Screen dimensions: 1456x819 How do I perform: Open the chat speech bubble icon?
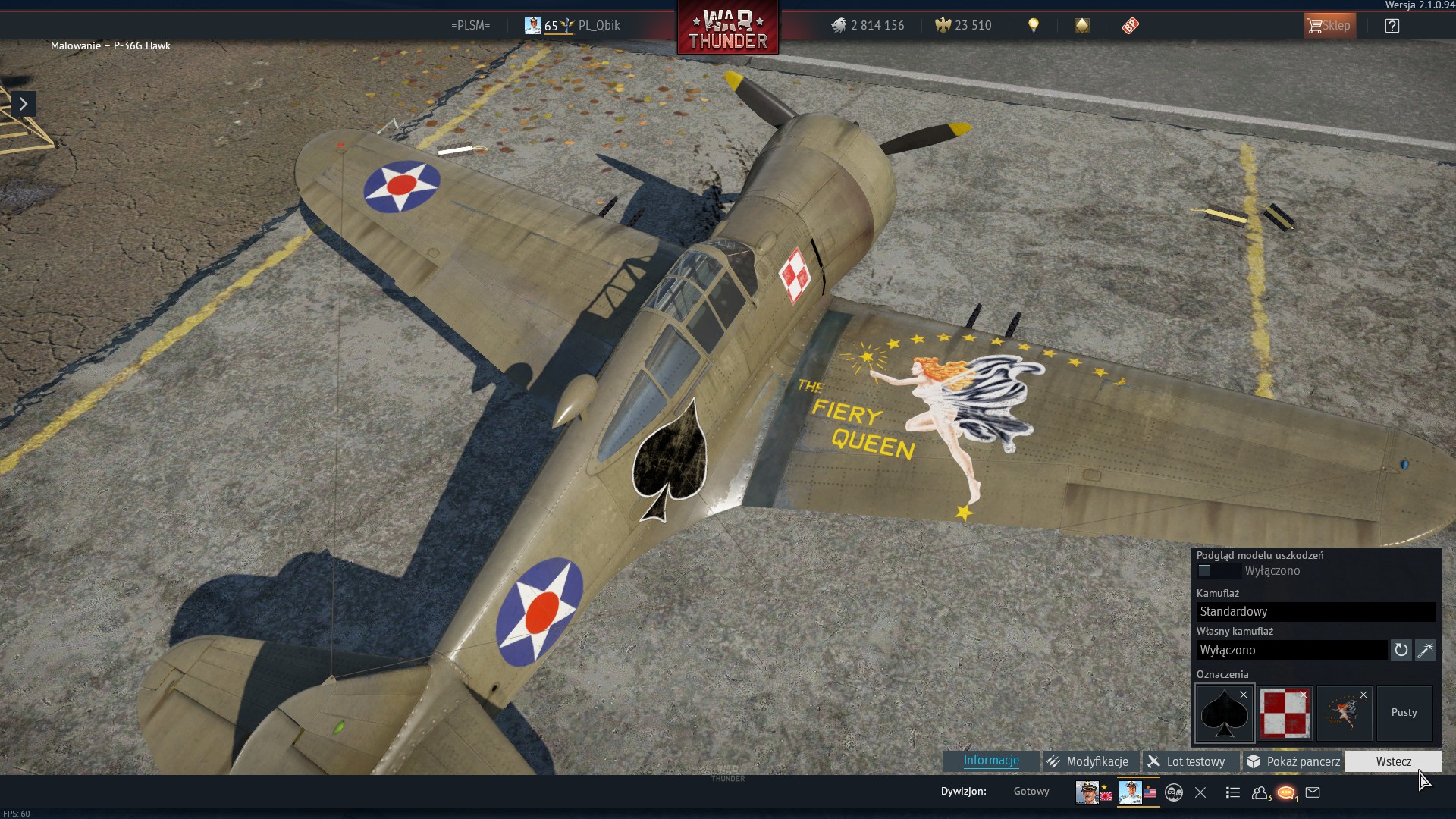point(1286,793)
